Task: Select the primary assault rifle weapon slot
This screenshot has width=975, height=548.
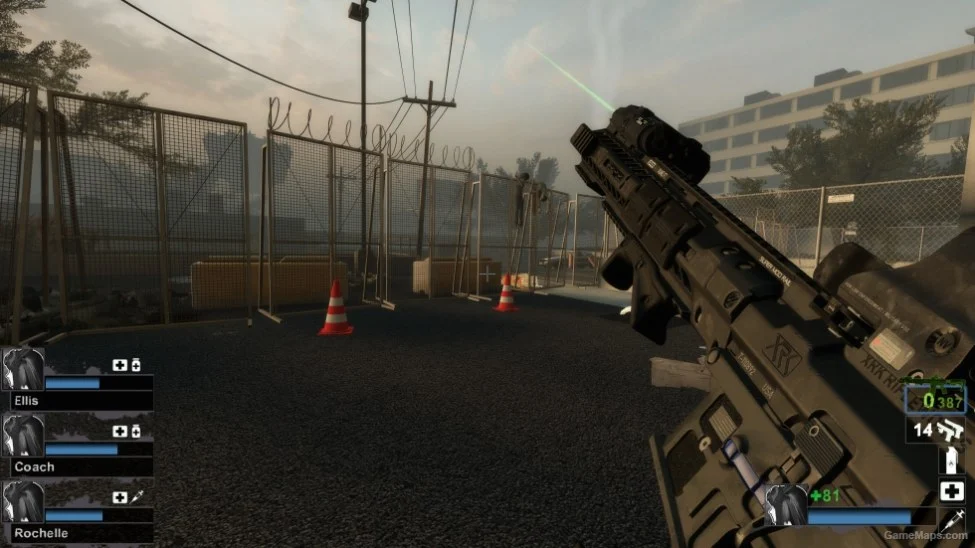Action: coord(936,398)
